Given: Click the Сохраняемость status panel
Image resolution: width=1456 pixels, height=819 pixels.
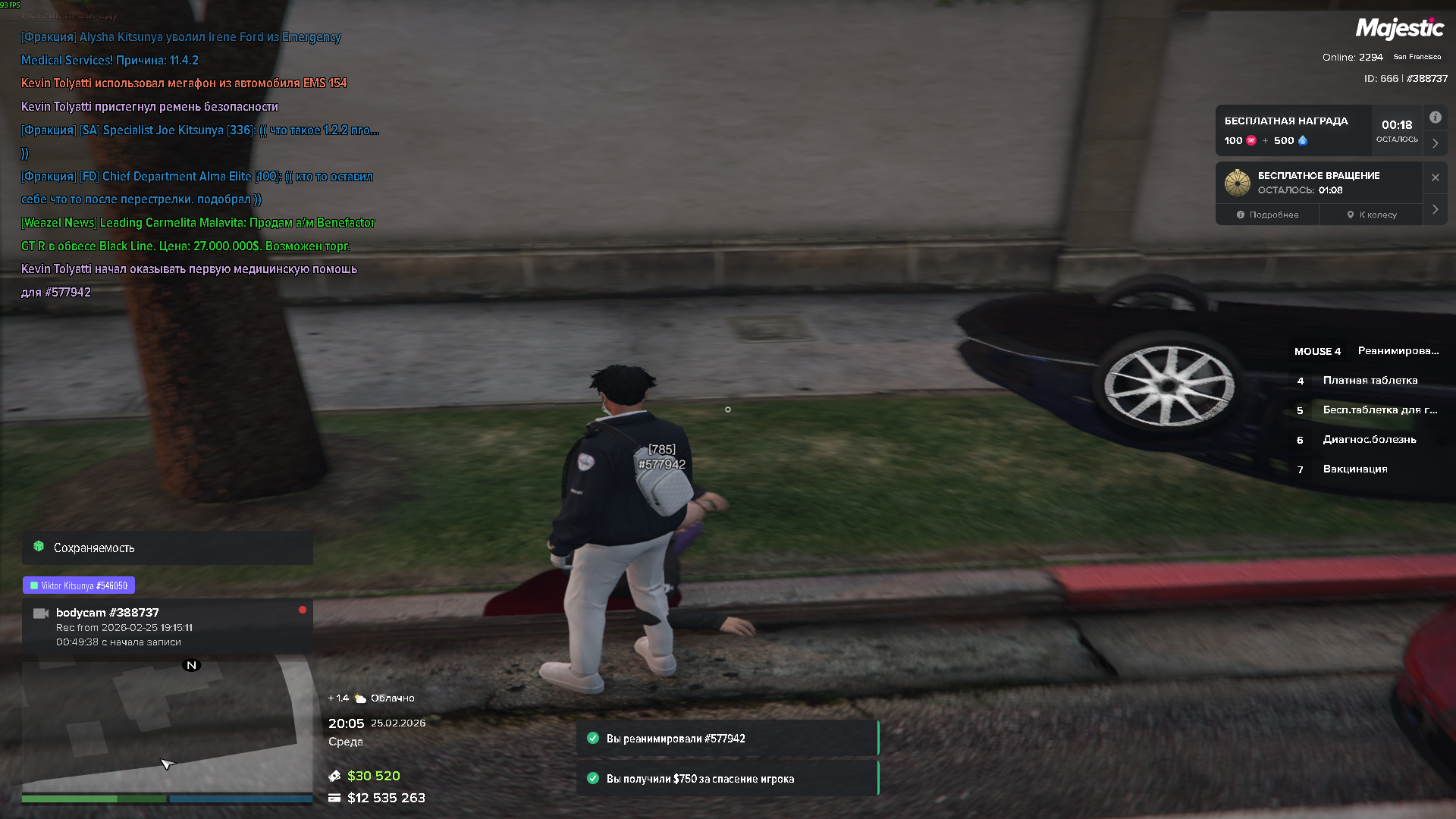Looking at the screenshot, I should (167, 548).
